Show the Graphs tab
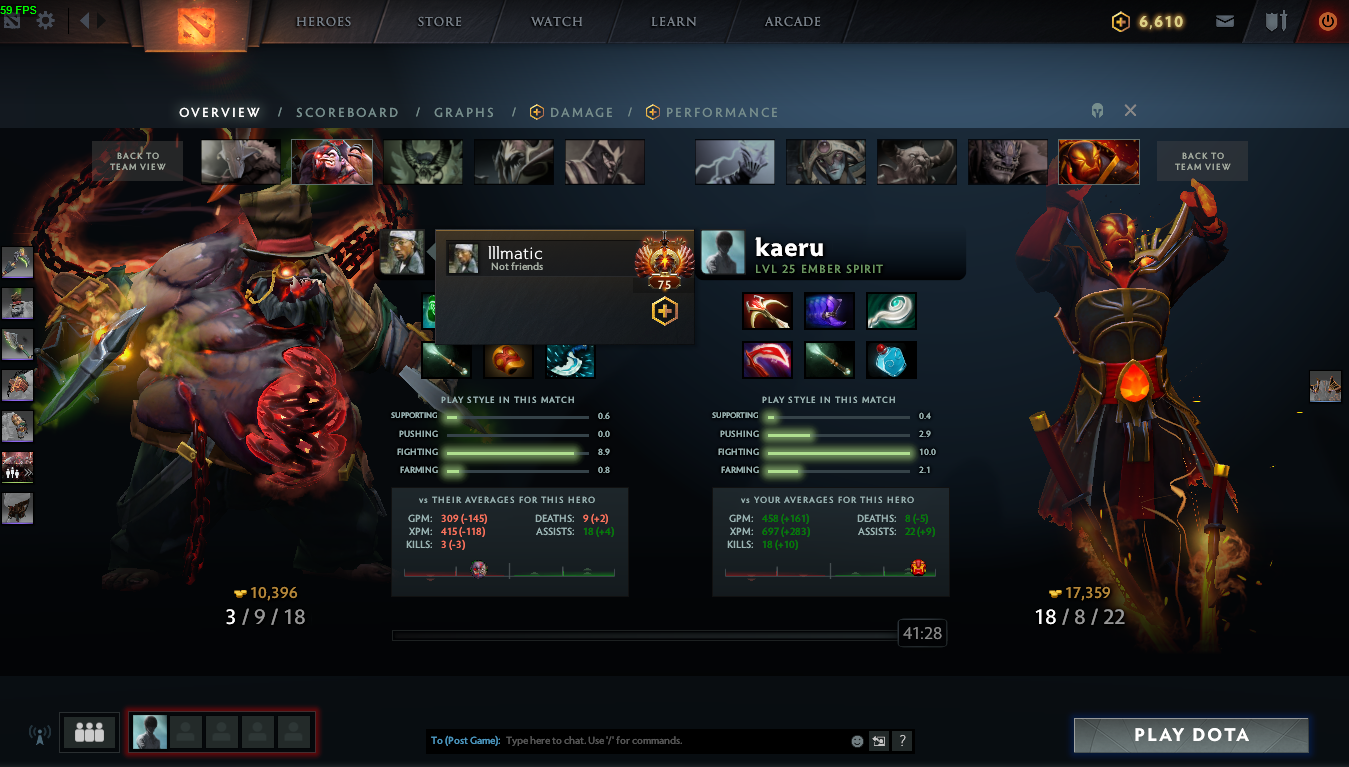Viewport: 1349px width, 767px height. (464, 113)
